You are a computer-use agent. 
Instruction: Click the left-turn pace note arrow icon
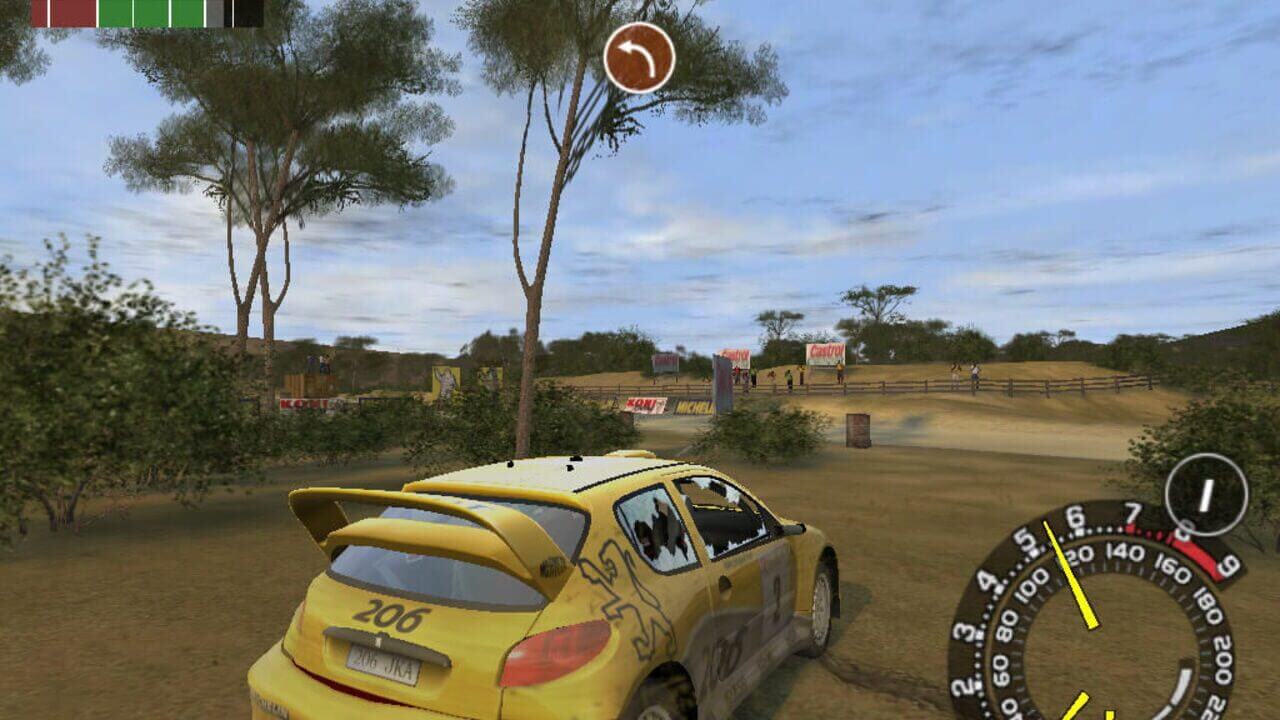pos(639,58)
